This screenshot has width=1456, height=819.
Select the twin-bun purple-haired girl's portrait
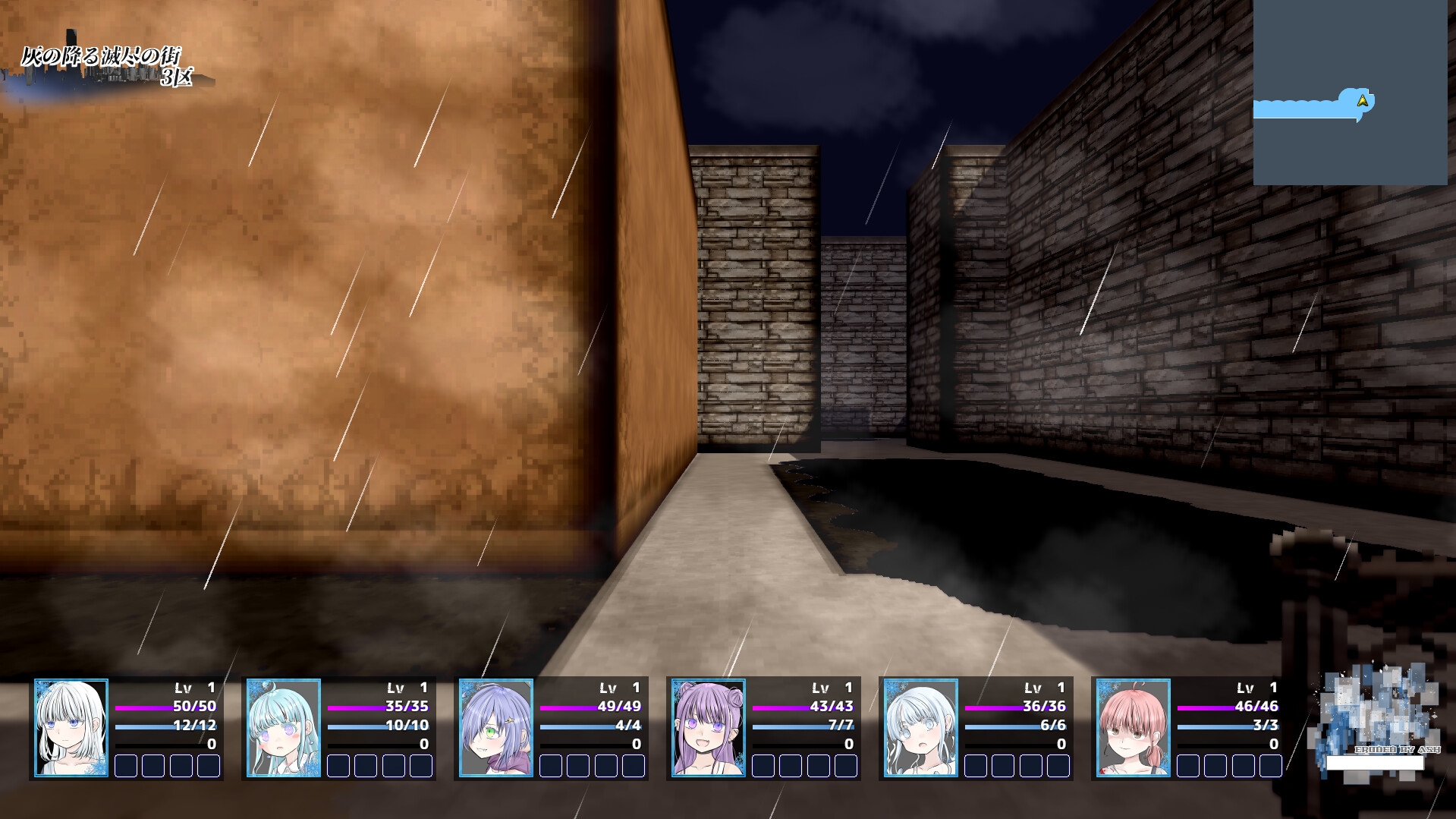tap(709, 728)
